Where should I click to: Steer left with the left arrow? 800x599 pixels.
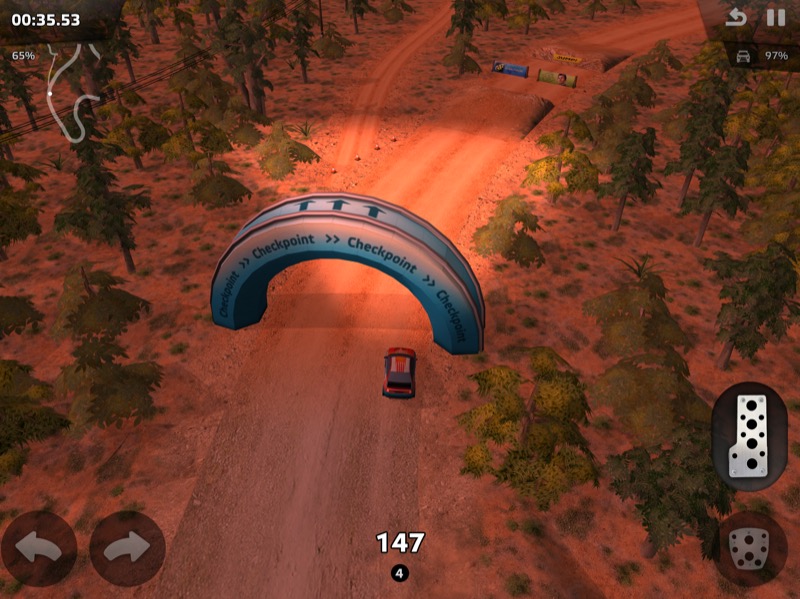[x=38, y=548]
